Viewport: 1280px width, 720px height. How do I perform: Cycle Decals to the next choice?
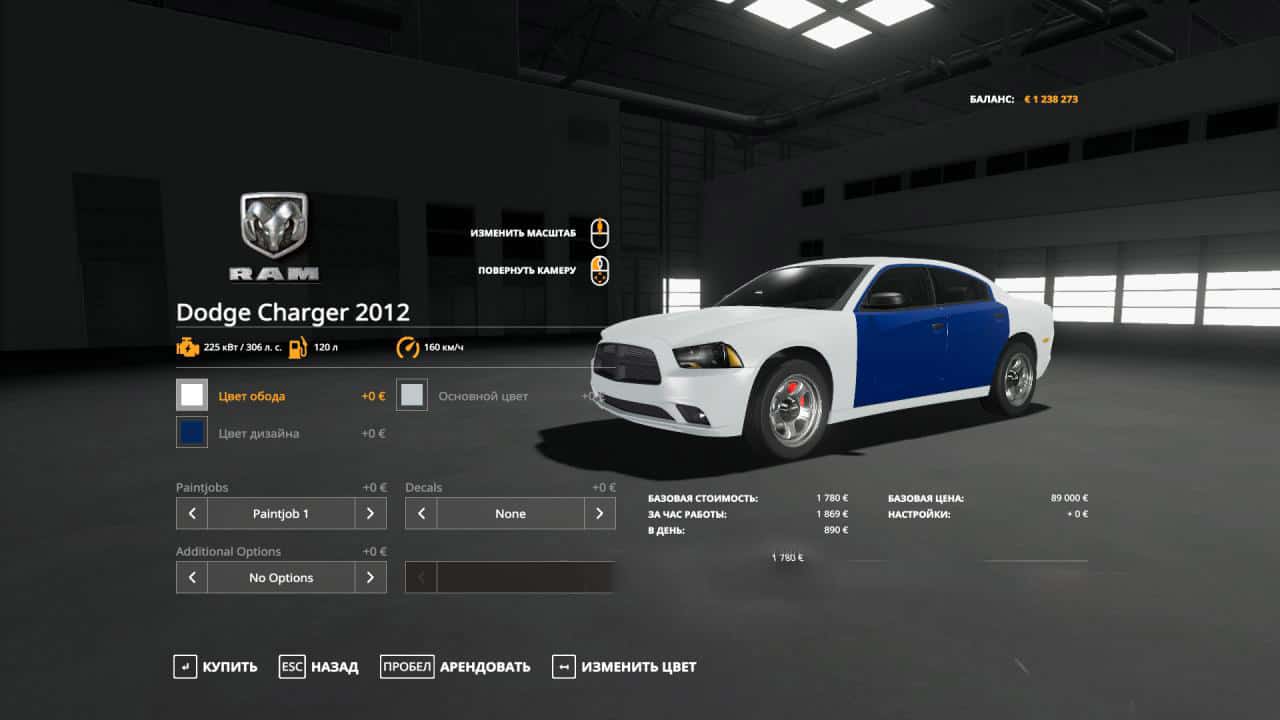coord(599,513)
